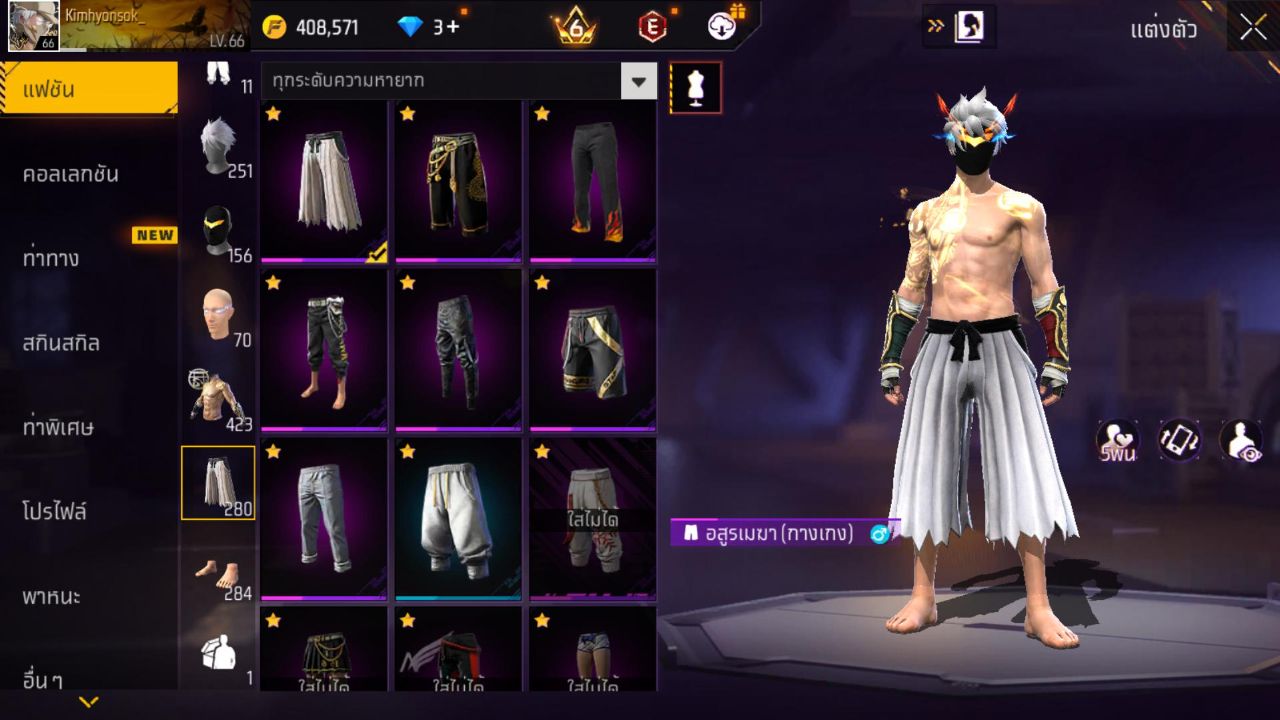Open the gold crown rank icon
The image size is (1280, 720).
tap(575, 27)
